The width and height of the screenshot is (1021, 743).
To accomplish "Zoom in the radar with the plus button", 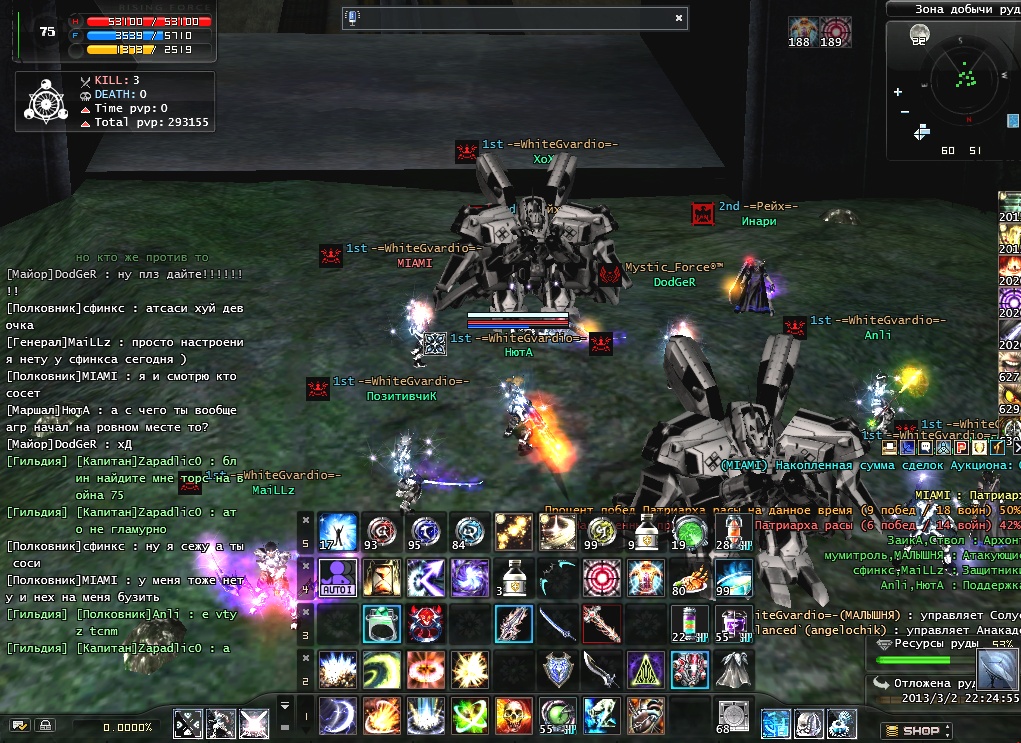I will click(900, 90).
